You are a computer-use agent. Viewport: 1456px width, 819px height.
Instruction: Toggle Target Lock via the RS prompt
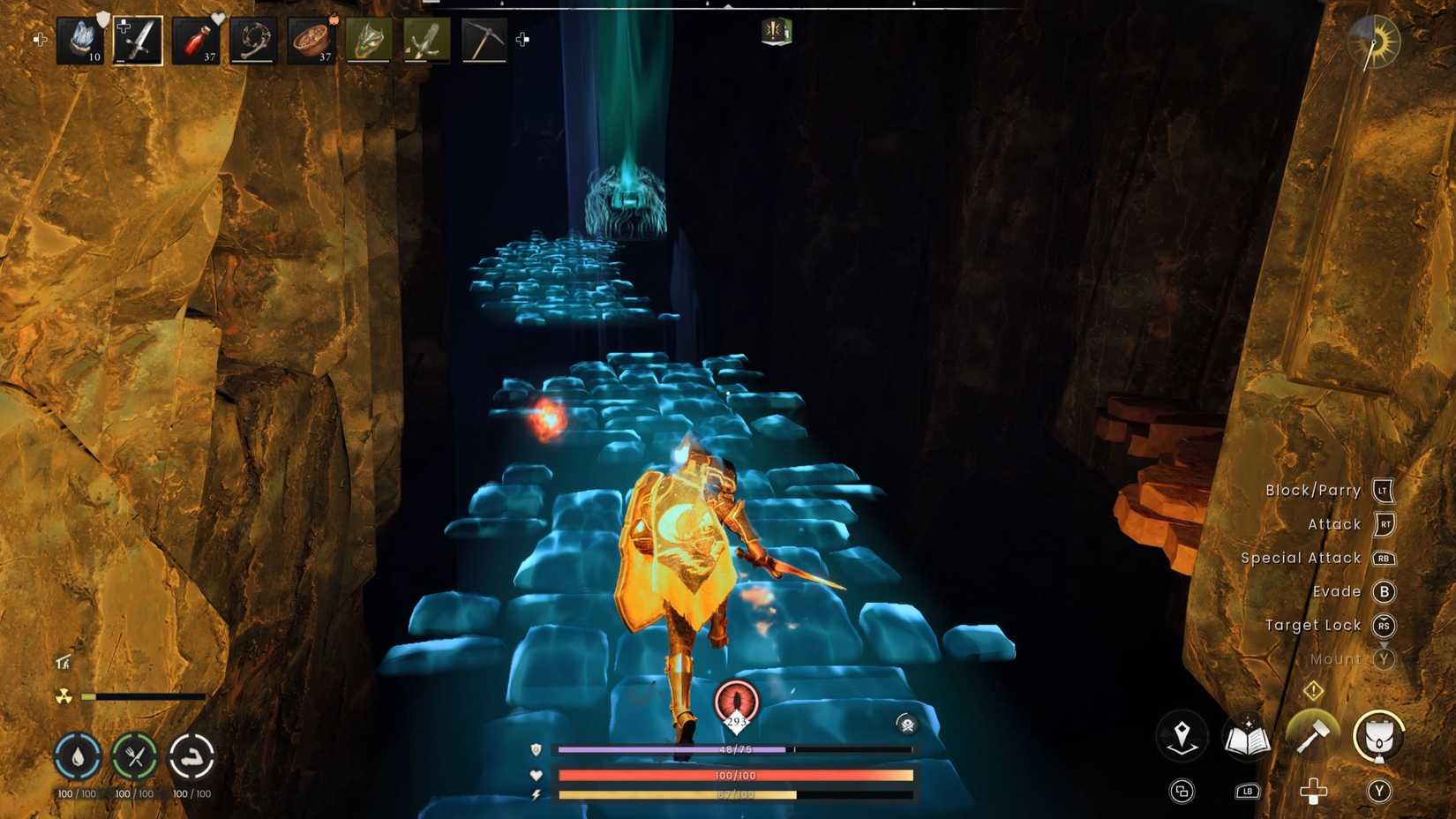point(1384,626)
